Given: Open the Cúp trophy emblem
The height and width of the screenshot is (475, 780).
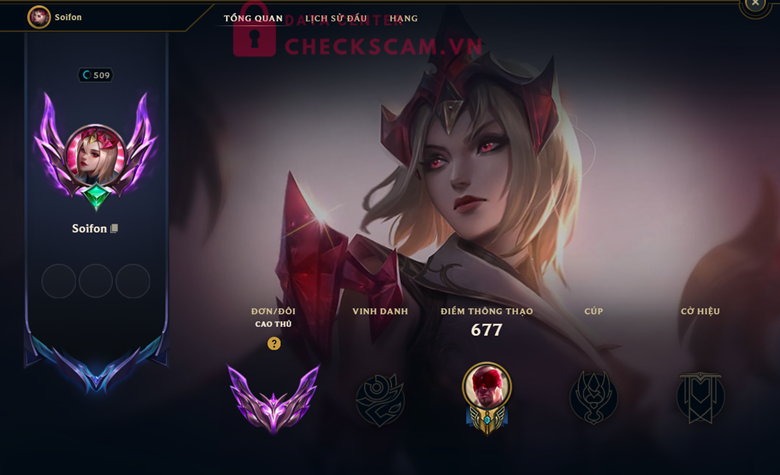Looking at the screenshot, I should pyautogui.click(x=594, y=398).
